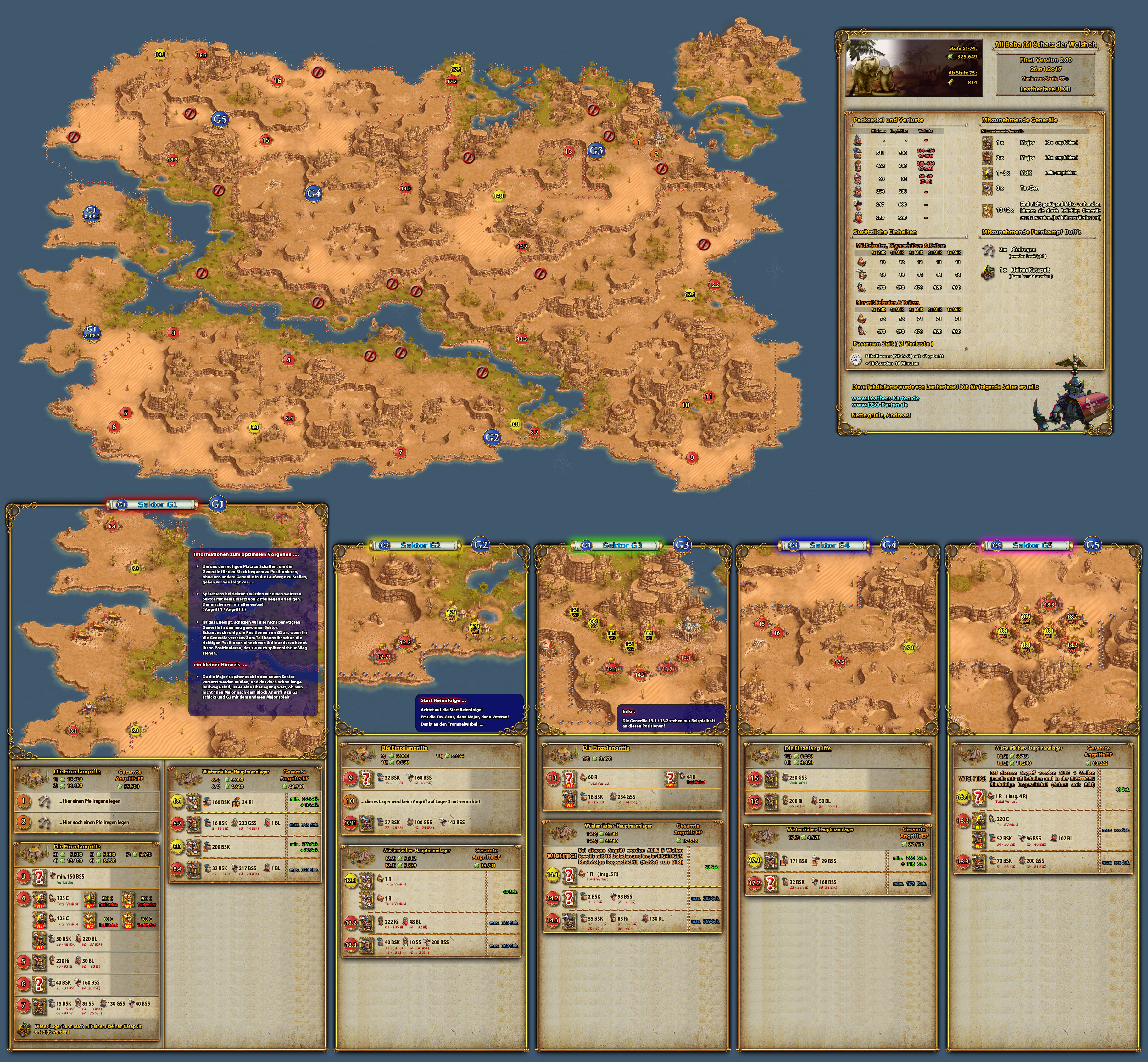1148x1062 pixels.
Task: Select the Sektor G2 title banner
Action: [x=421, y=545]
